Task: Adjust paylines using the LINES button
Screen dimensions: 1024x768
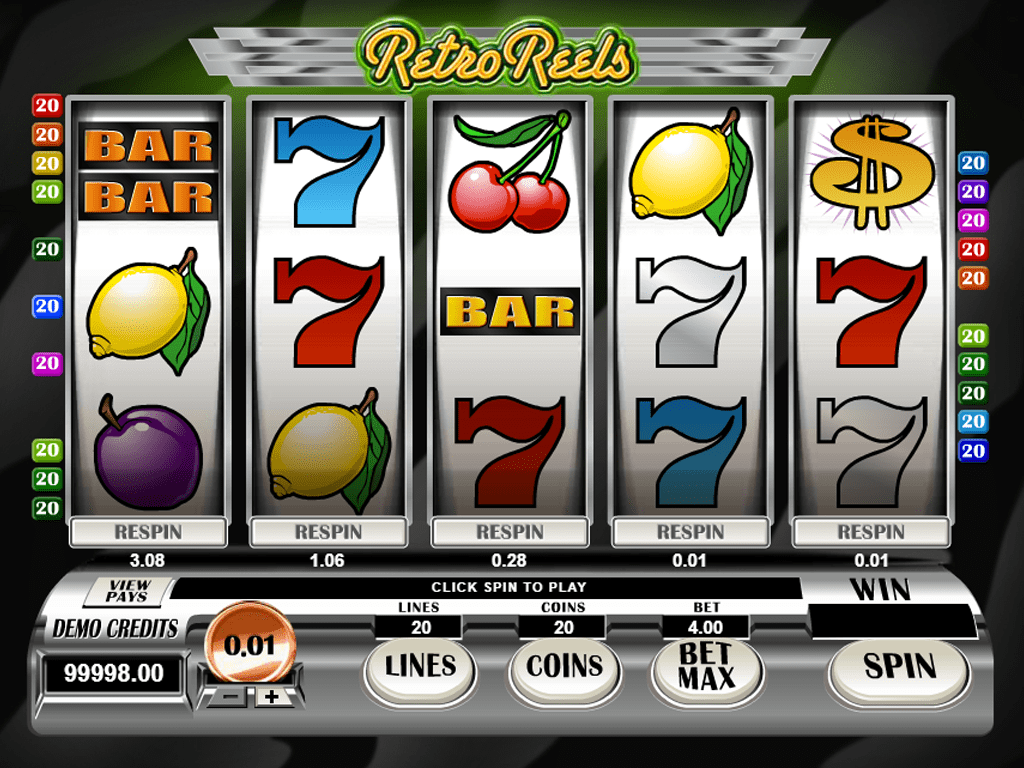Action: (x=420, y=668)
